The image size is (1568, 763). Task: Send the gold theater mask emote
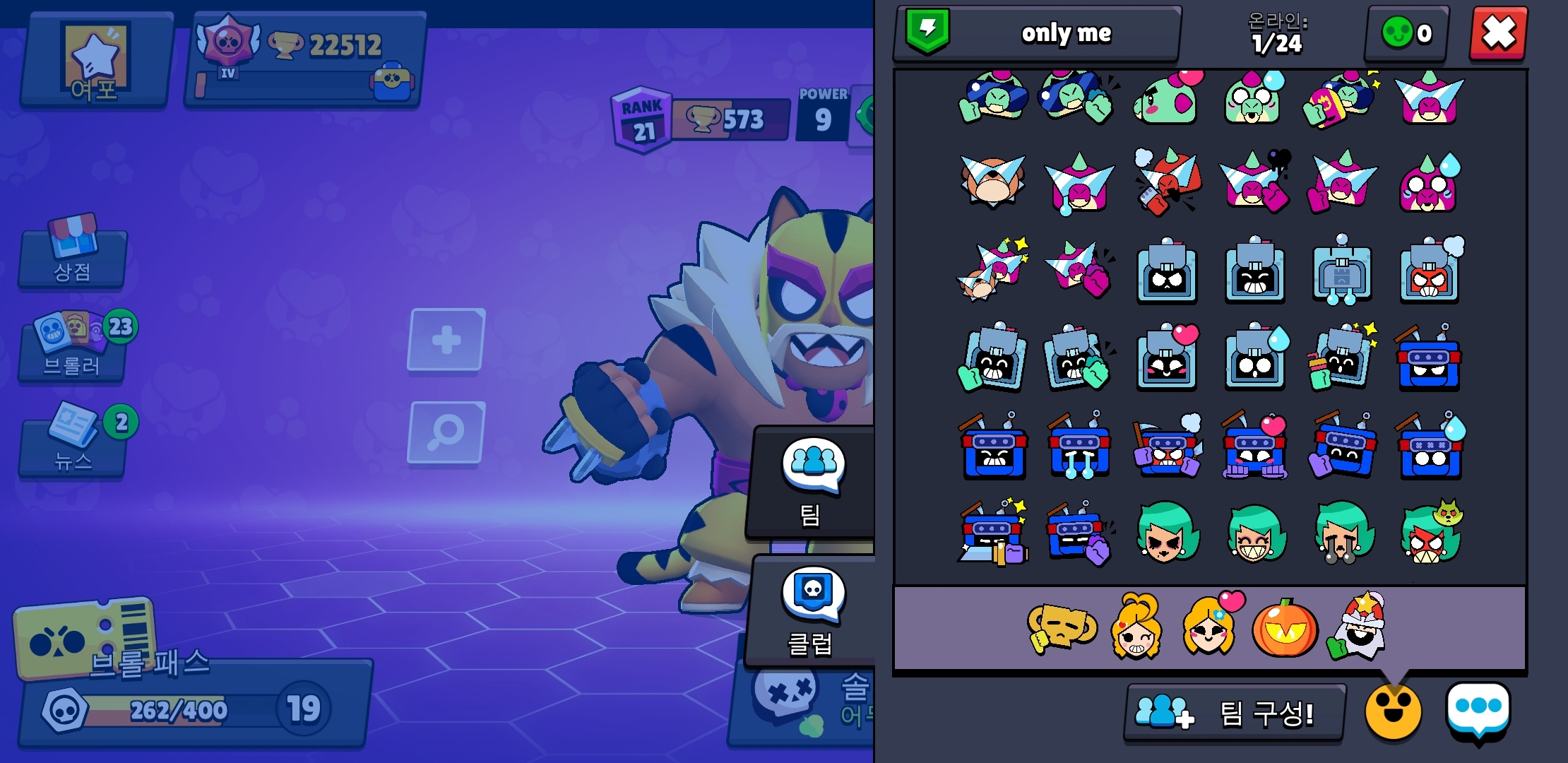[x=1061, y=627]
